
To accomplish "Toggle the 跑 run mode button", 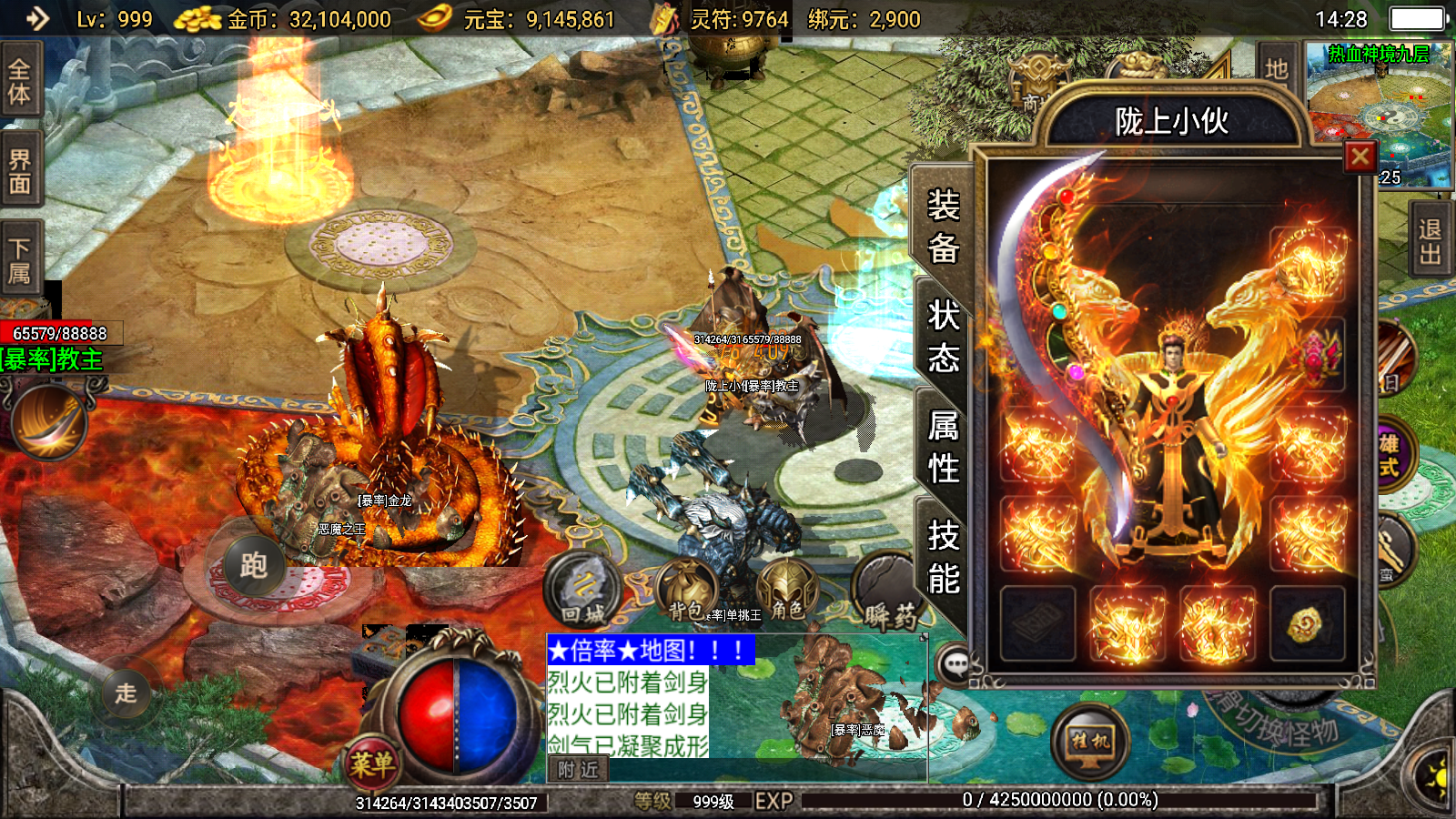I will (x=253, y=565).
